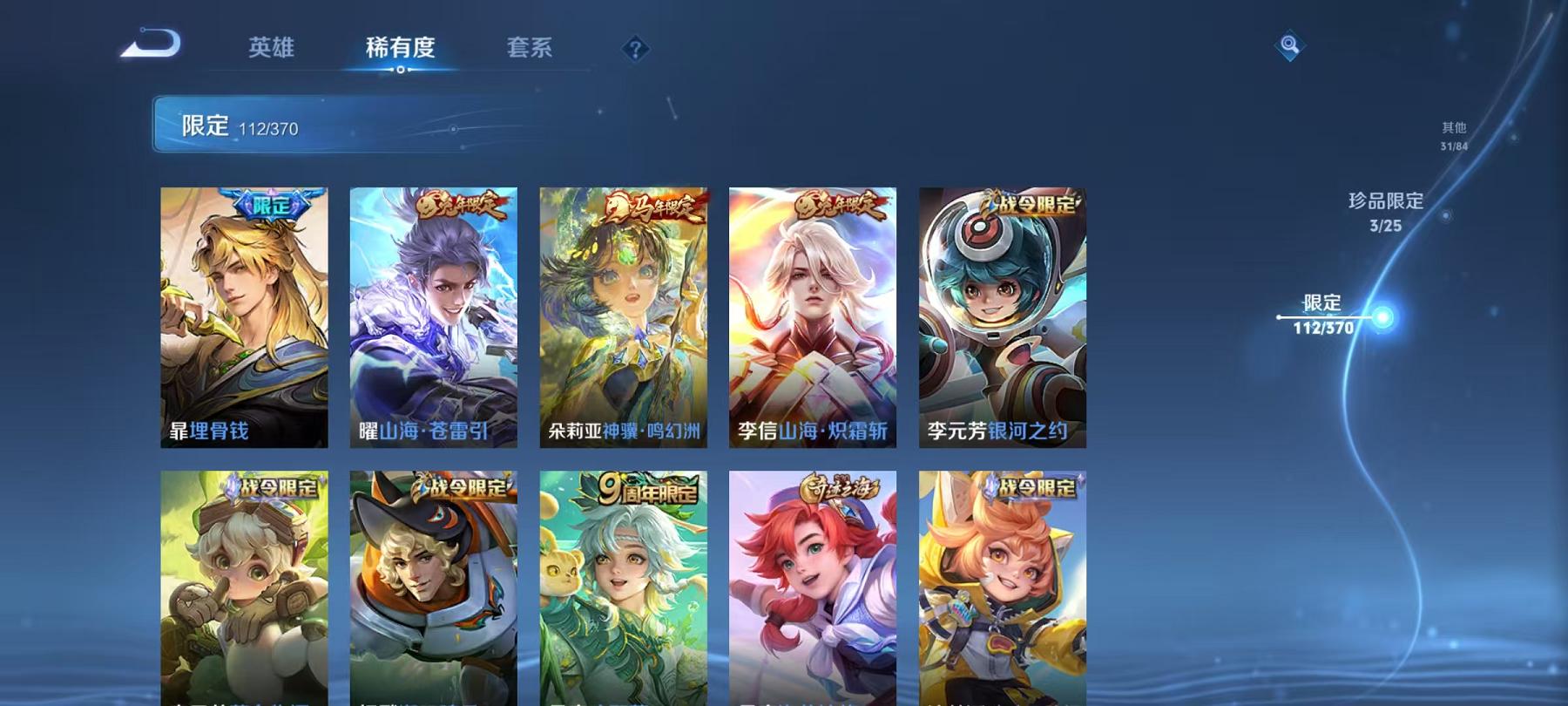Screen dimensions: 1568x706
Task: Switch to the 套系 tab
Action: coord(529,50)
